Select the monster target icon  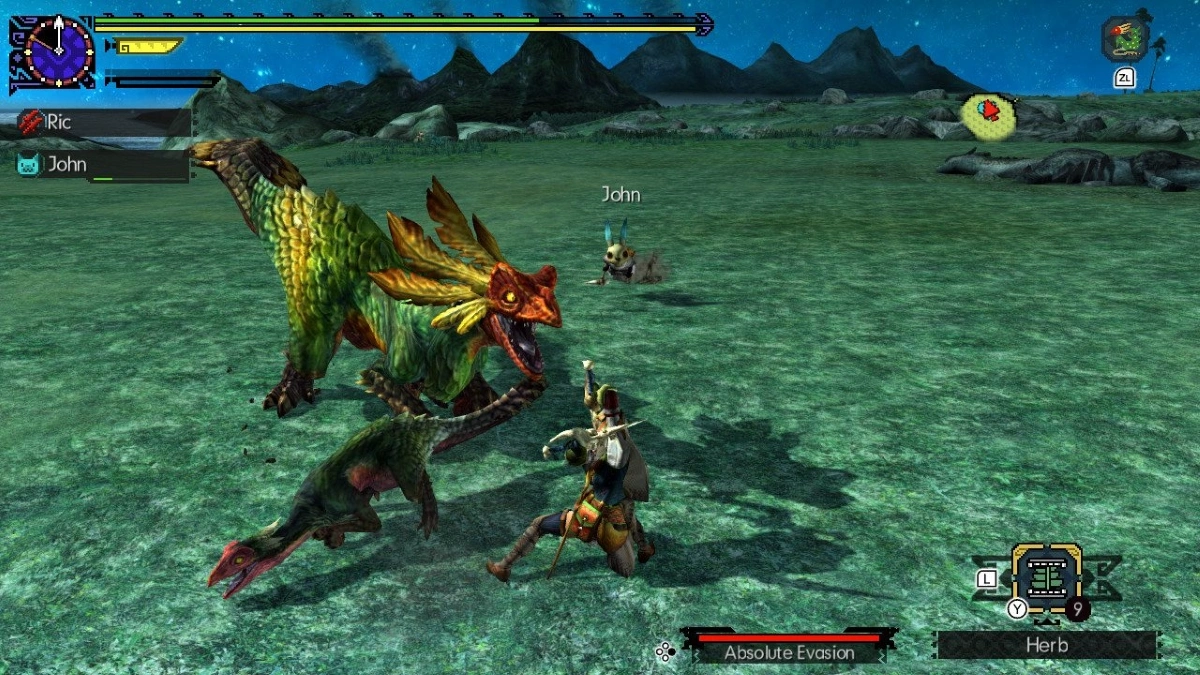tap(1125, 40)
